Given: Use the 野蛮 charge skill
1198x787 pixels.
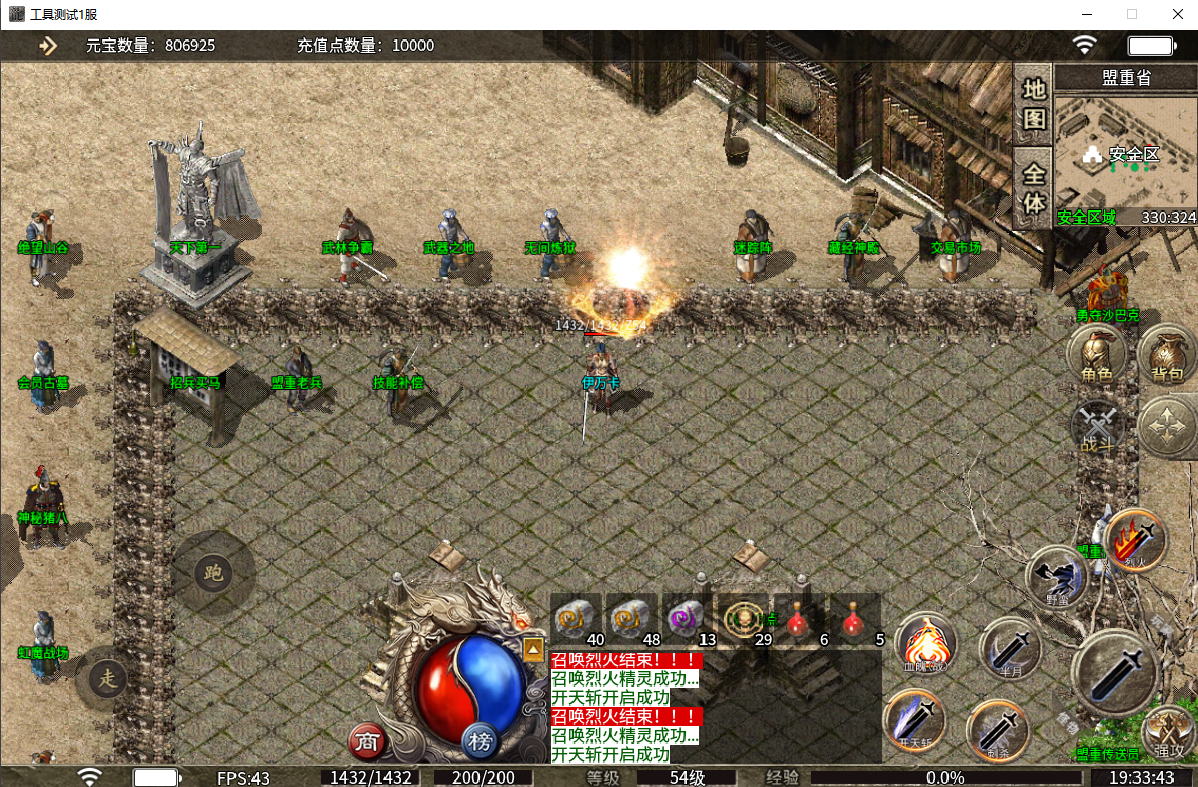Looking at the screenshot, I should click(1056, 577).
